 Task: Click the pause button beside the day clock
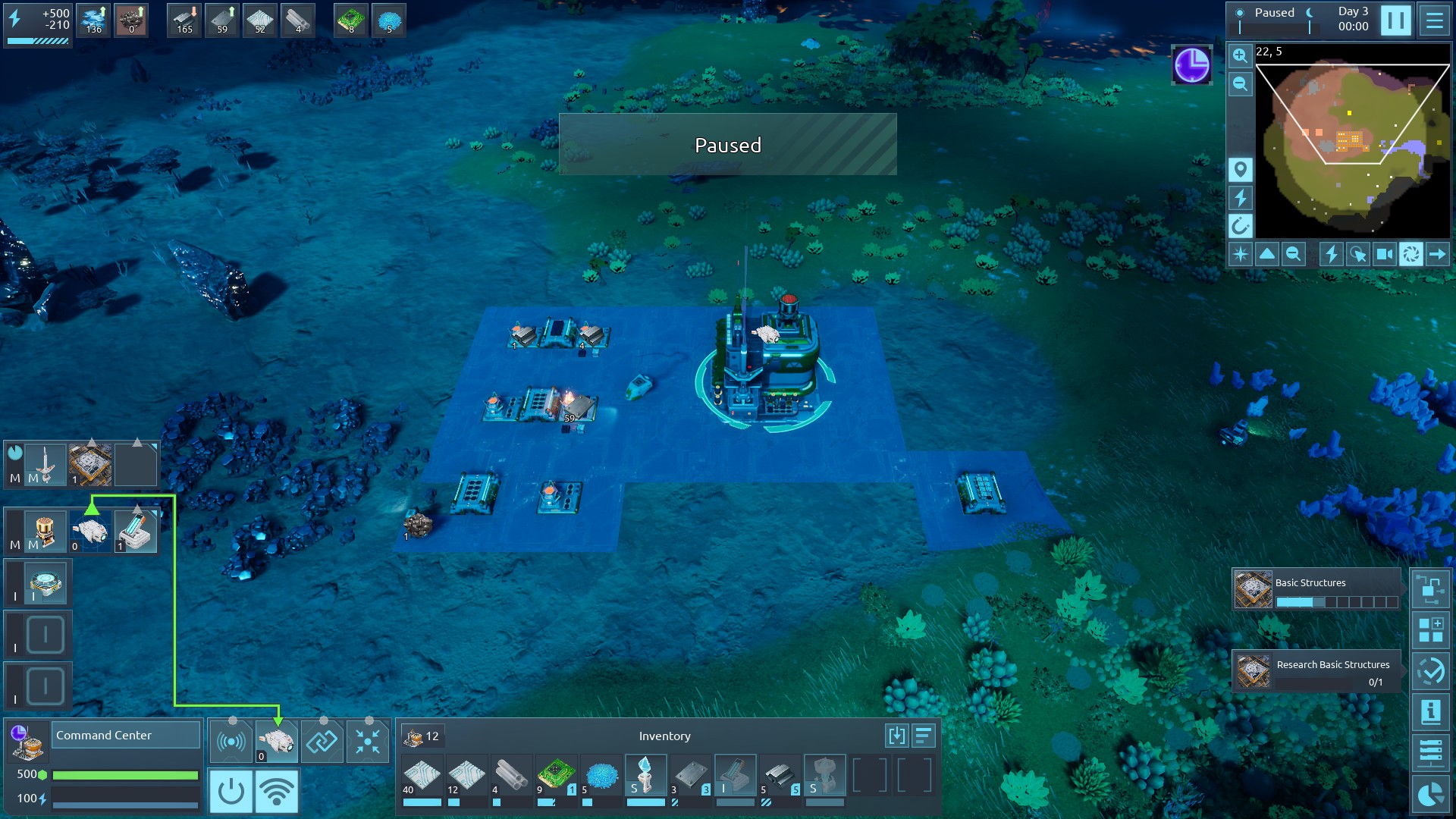coord(1395,20)
